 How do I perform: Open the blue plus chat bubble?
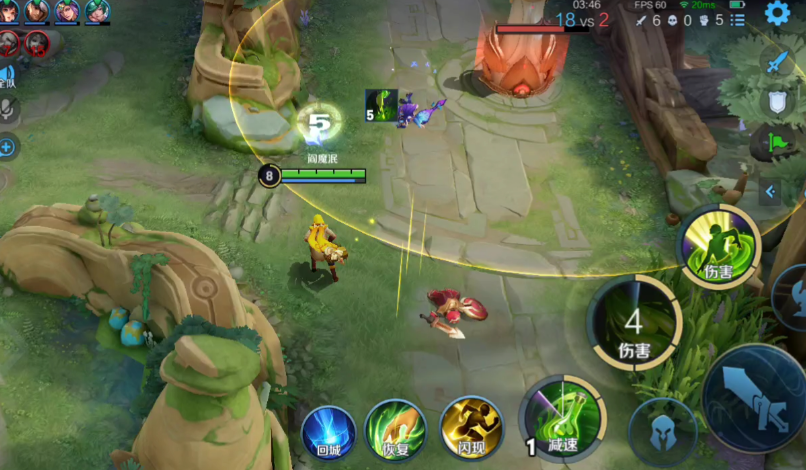click(x=7, y=147)
